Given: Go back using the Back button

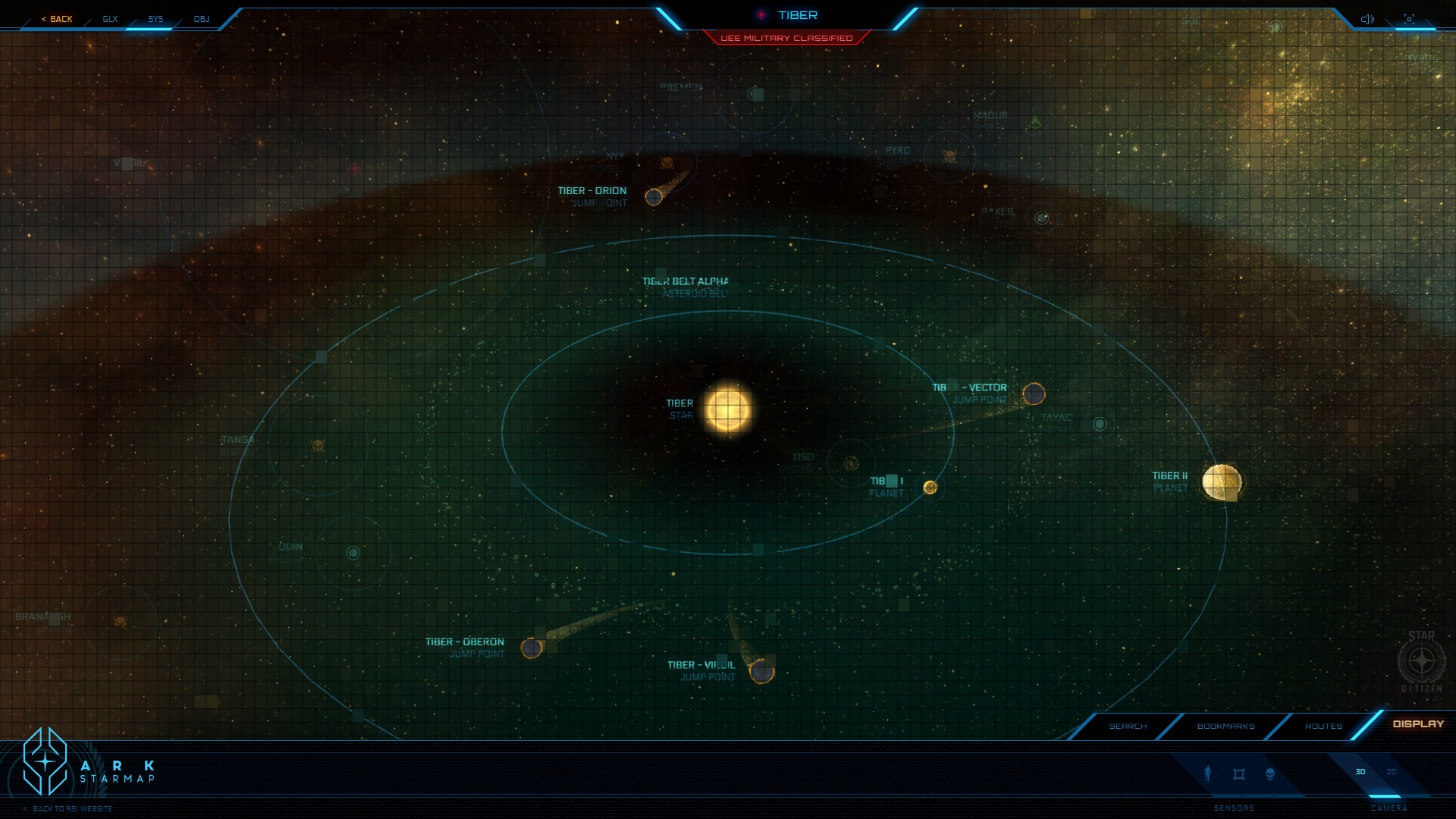Looking at the screenshot, I should tap(58, 19).
